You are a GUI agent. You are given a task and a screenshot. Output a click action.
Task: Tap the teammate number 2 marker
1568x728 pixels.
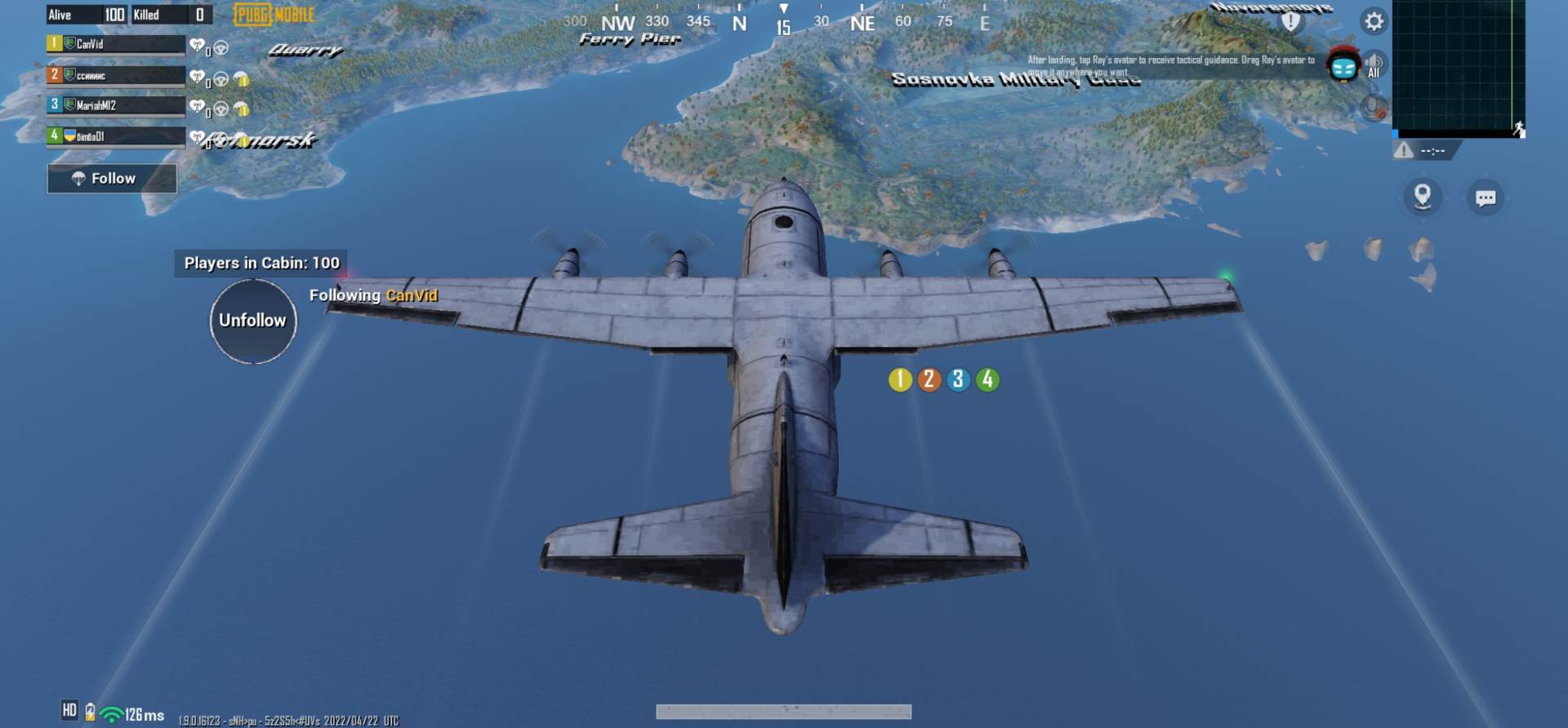[928, 378]
